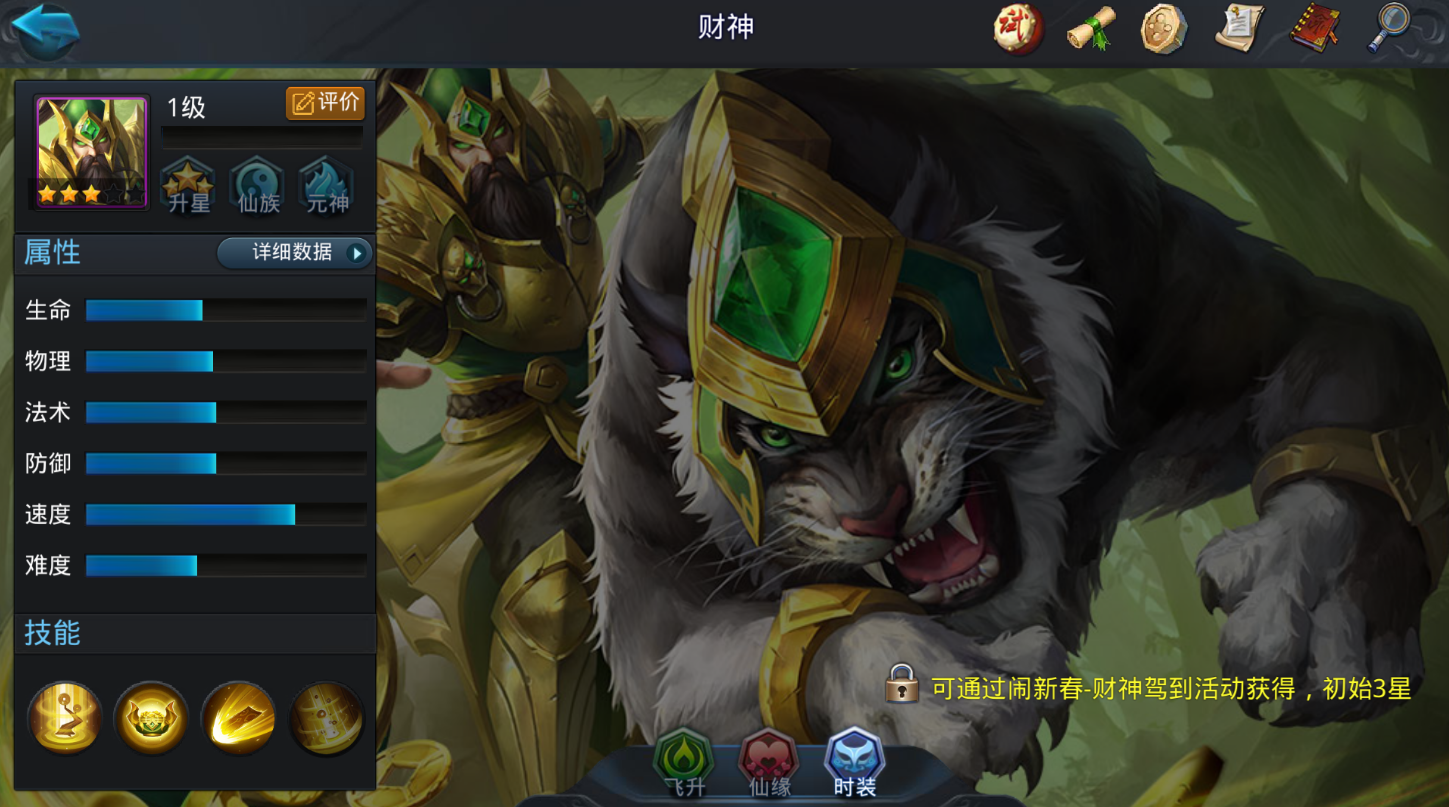Show 详细数据 detailed stats

[x=295, y=253]
